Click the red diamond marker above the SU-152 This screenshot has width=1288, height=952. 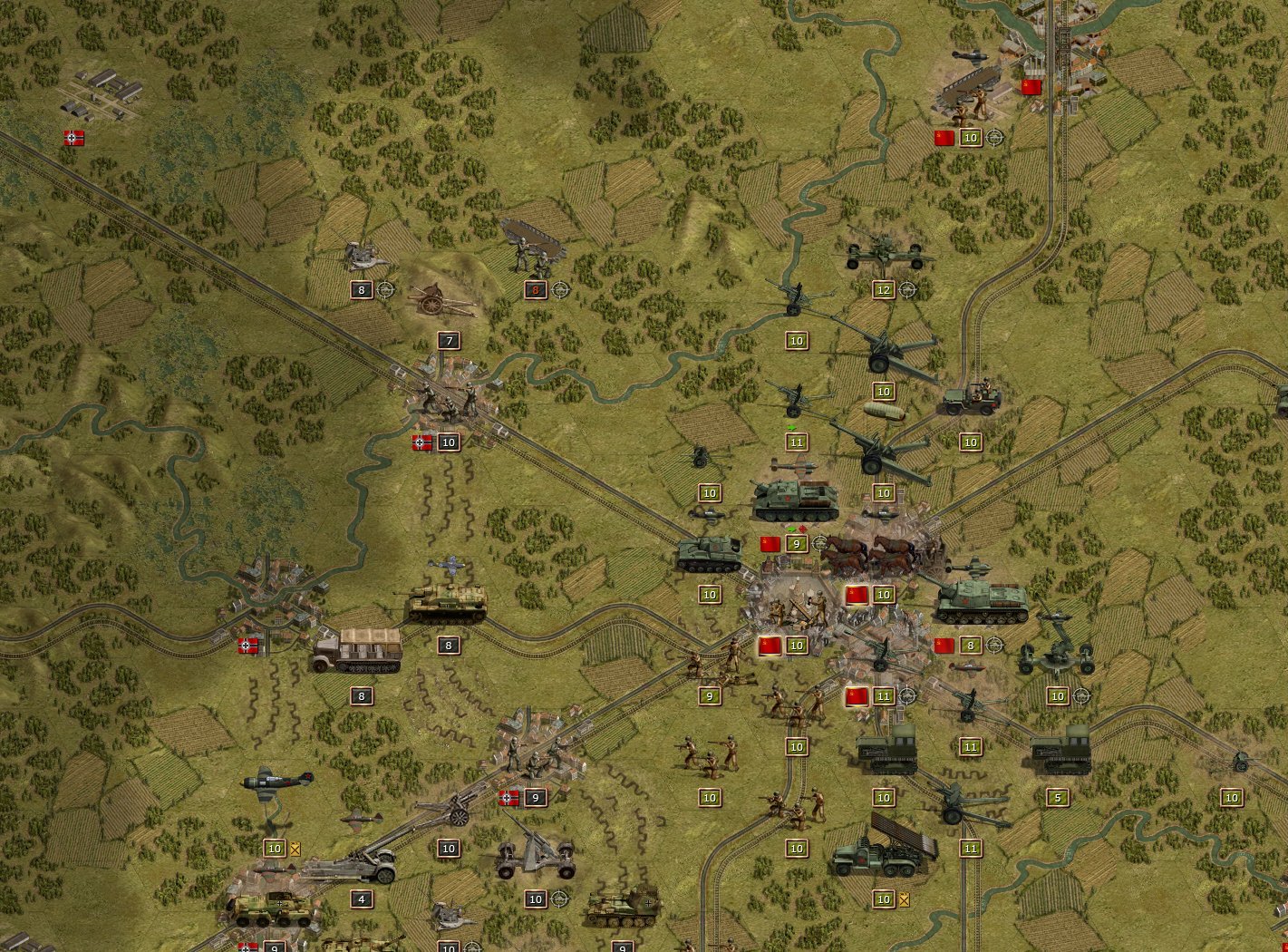click(802, 529)
